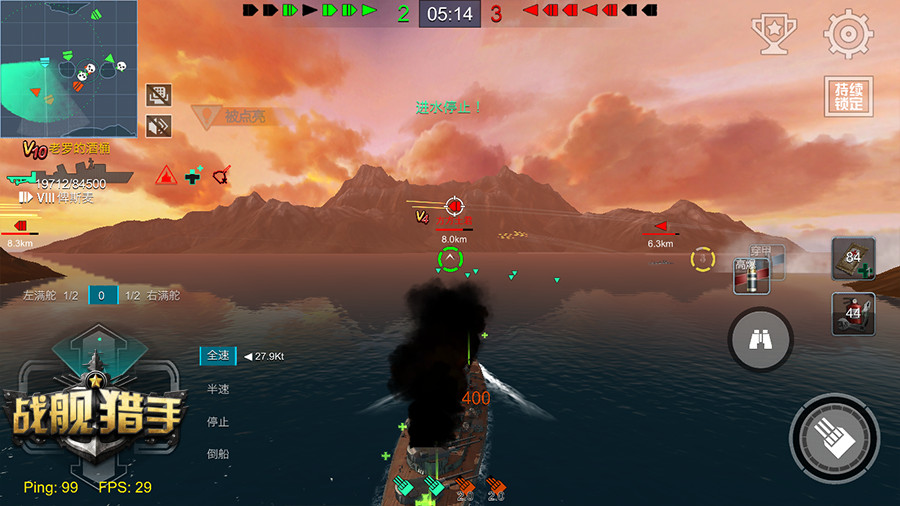
Task: Tap the trophy scoreboard icon
Action: click(773, 34)
